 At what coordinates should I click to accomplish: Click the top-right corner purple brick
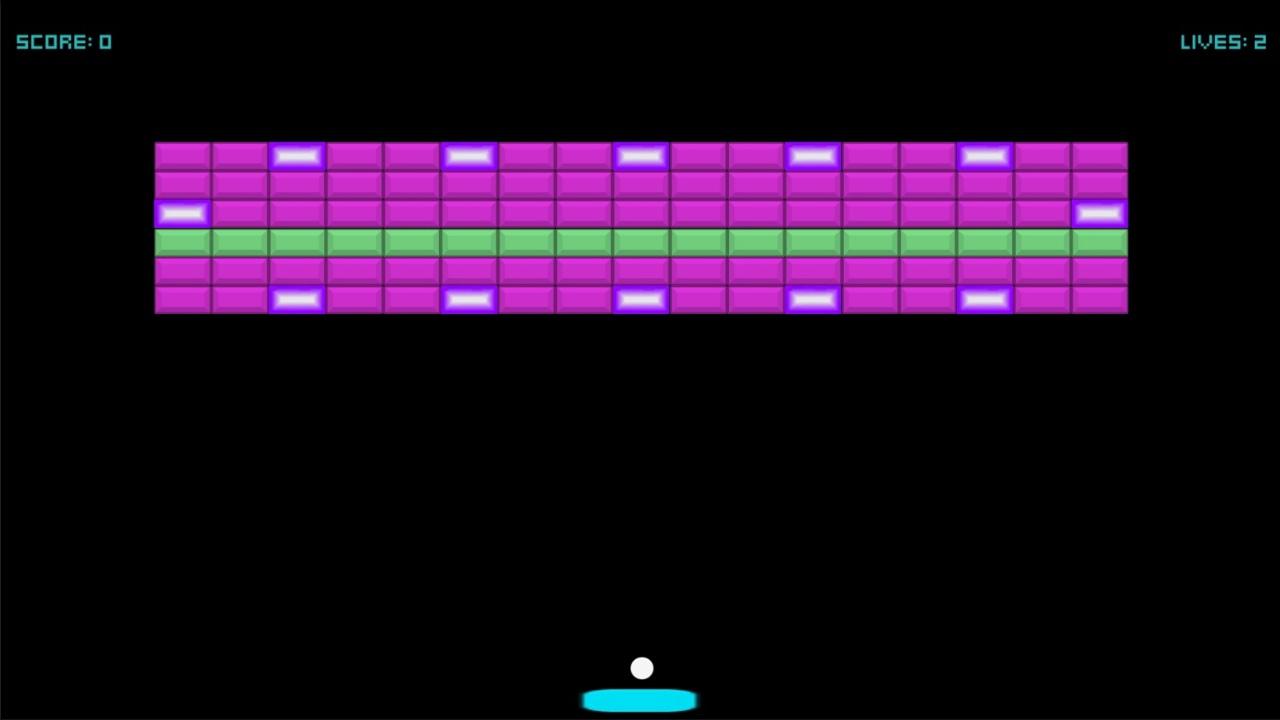(x=1099, y=155)
